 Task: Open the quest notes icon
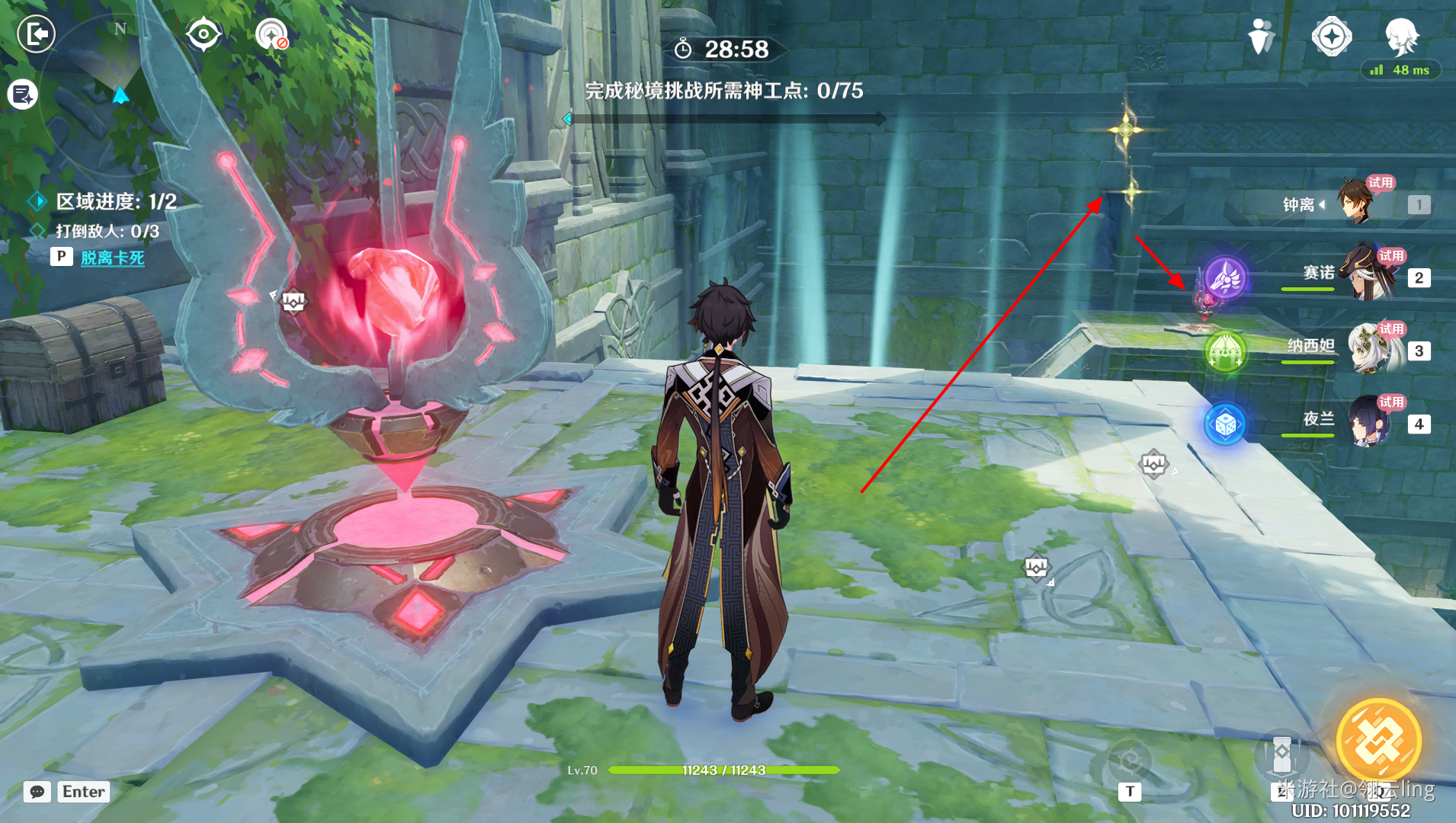[23, 94]
